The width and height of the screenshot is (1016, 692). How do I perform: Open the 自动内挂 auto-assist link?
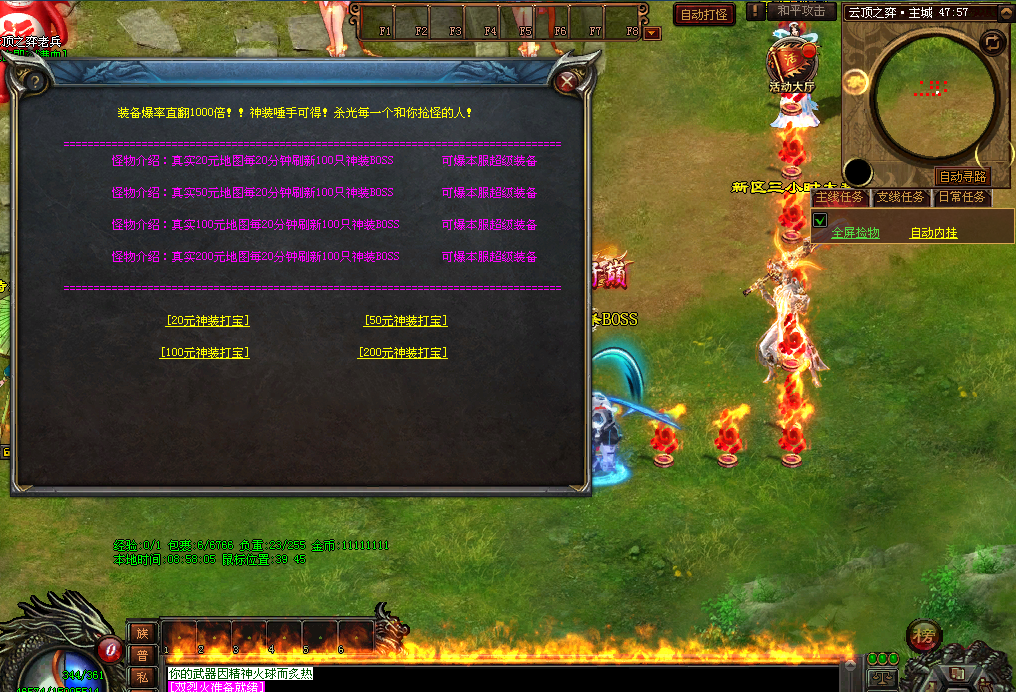coord(933,233)
